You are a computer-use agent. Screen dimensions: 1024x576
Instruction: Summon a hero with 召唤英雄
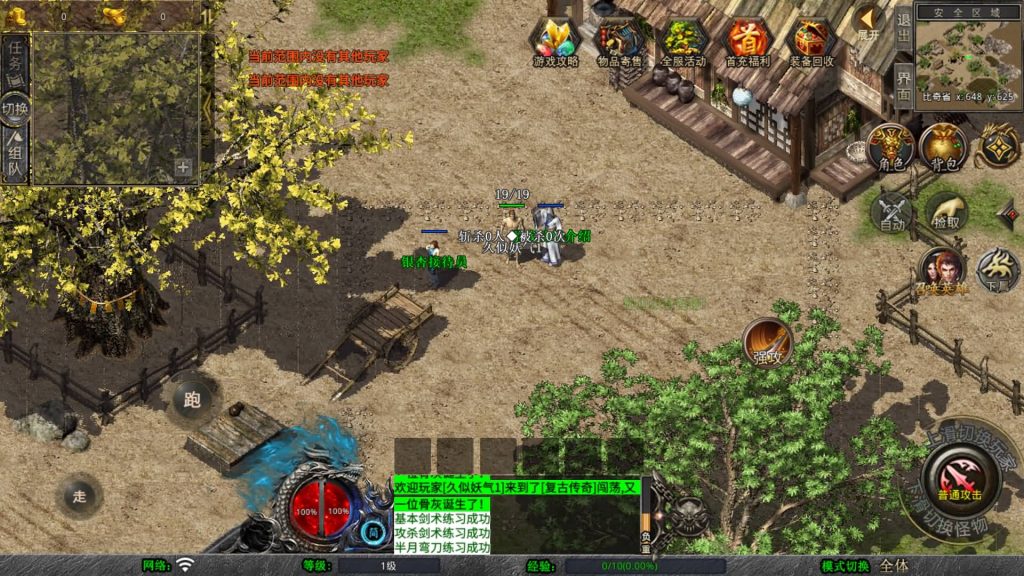(941, 270)
